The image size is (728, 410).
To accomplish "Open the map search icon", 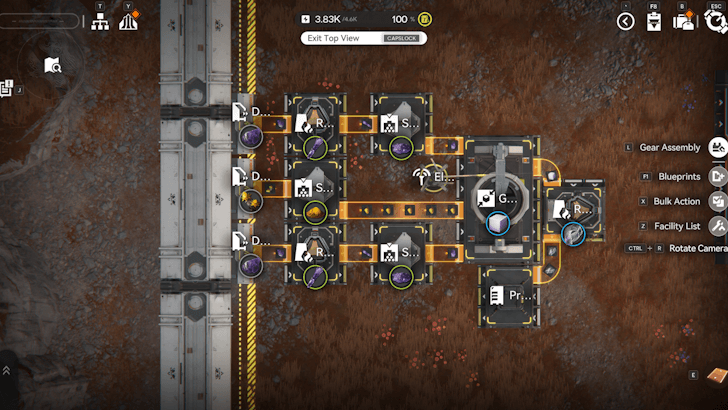I will (x=53, y=66).
